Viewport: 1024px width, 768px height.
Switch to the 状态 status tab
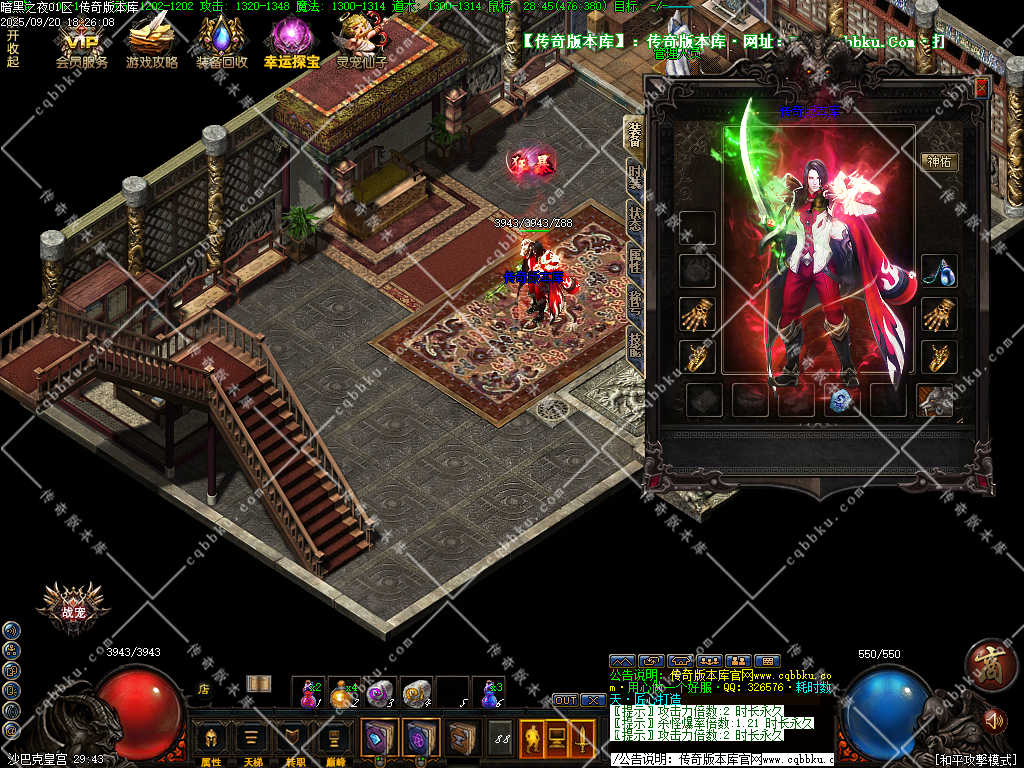[634, 217]
